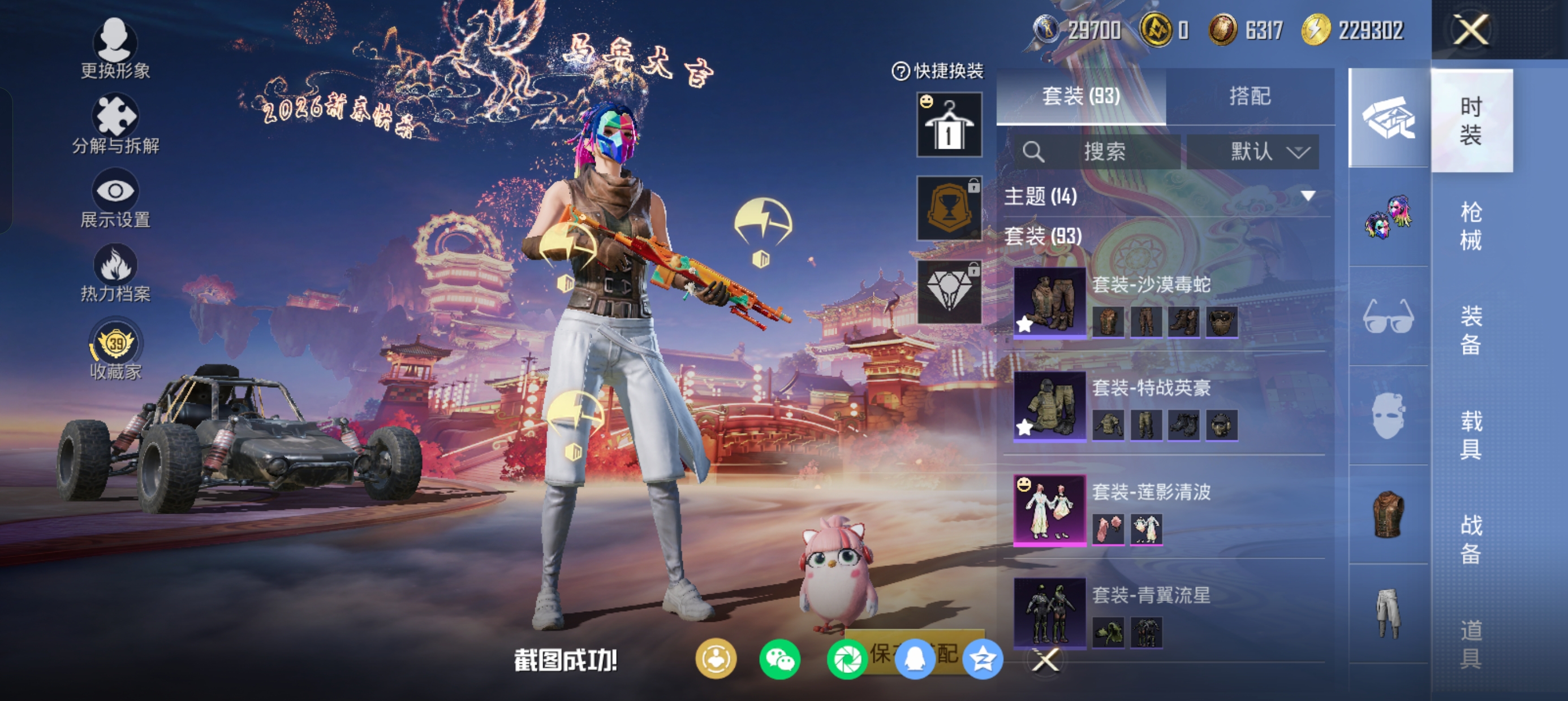Close the wardrobe with the top-right X
The image size is (1568, 701).
[1471, 30]
